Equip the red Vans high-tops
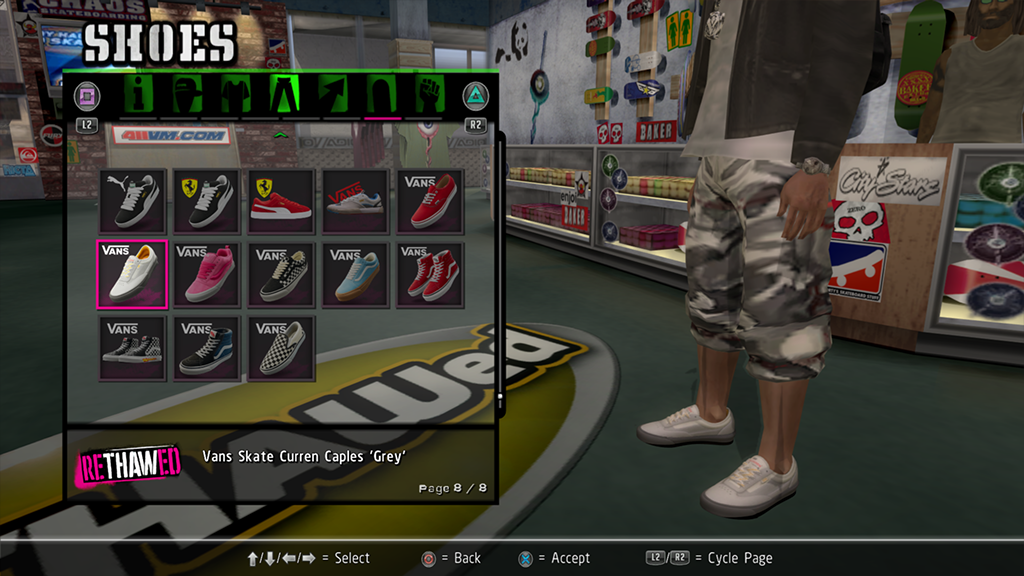1024x576 pixels. 430,274
